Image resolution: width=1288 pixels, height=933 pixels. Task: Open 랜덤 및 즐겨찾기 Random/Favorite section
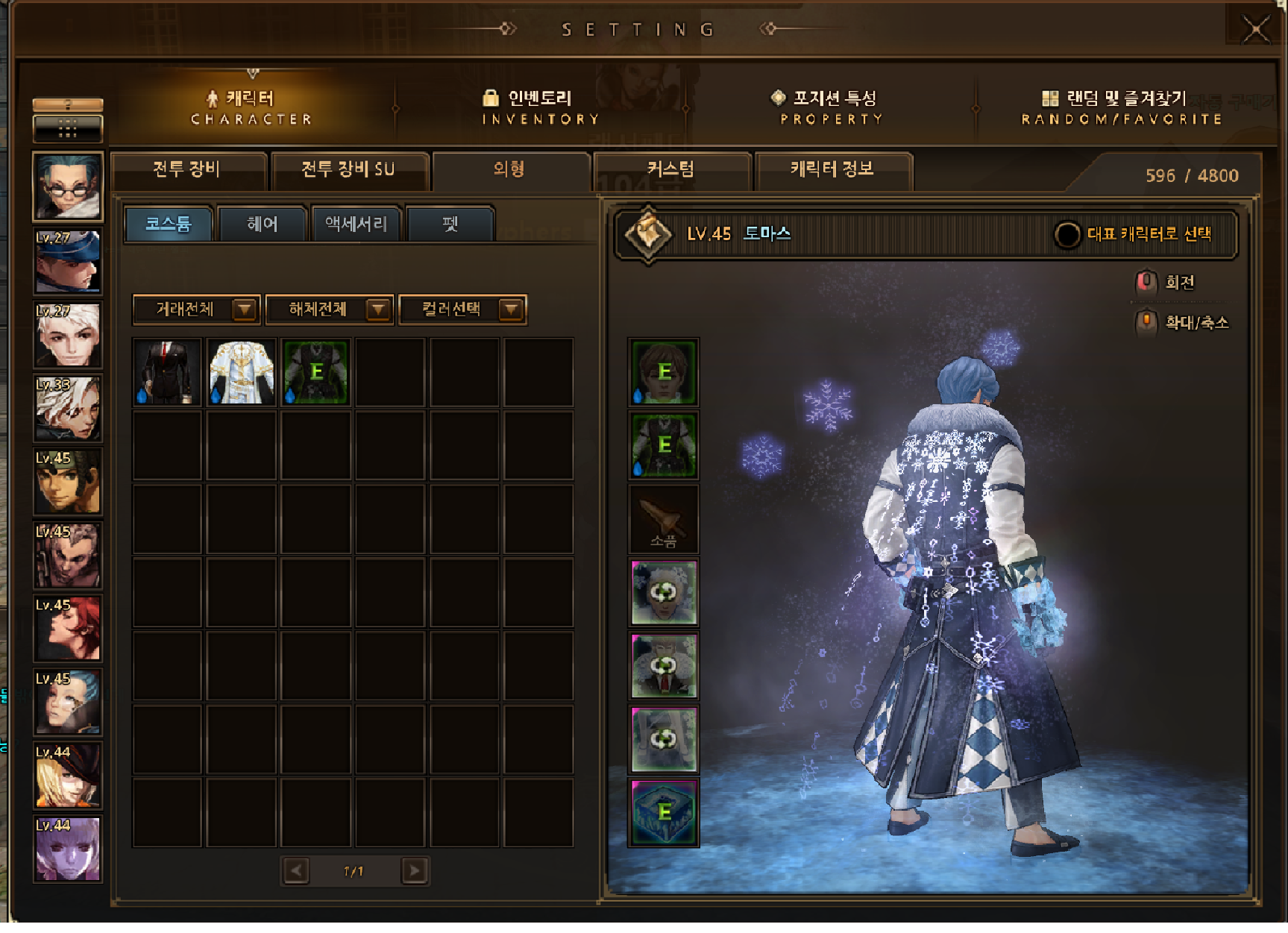(1121, 107)
